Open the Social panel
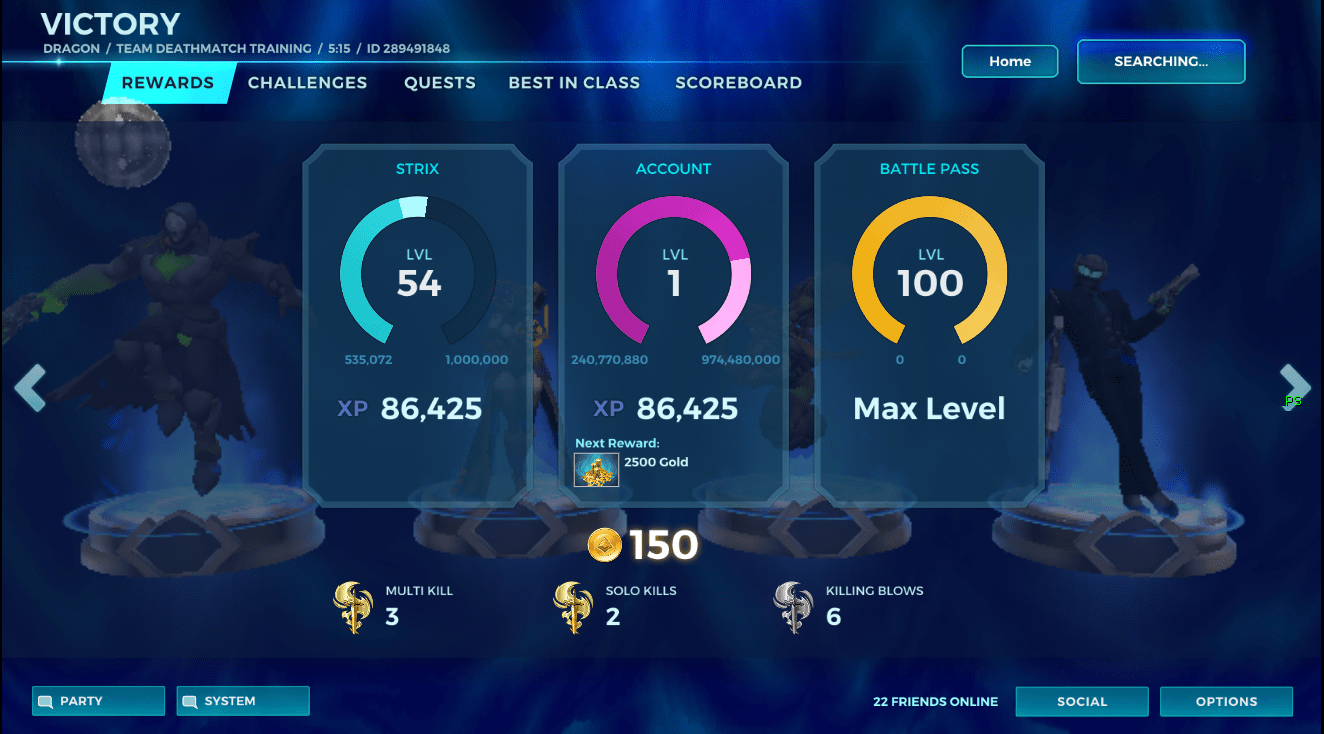Viewport: 1324px width, 734px height. [1082, 701]
